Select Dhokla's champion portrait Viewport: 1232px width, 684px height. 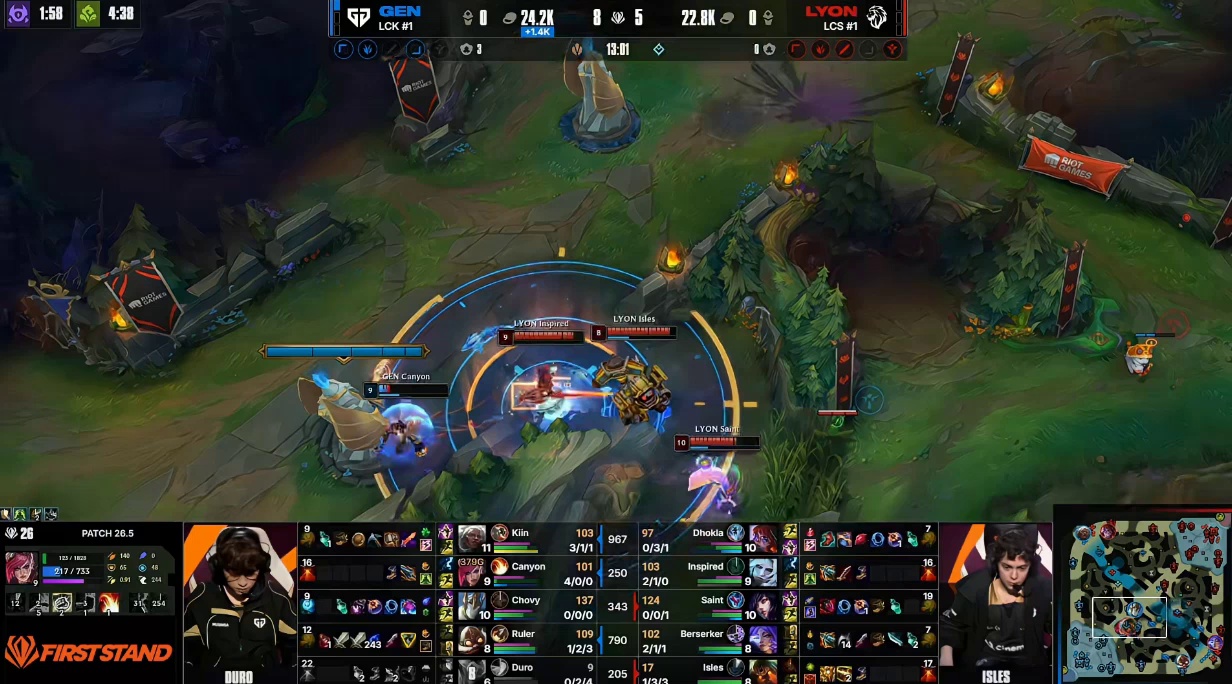[763, 539]
